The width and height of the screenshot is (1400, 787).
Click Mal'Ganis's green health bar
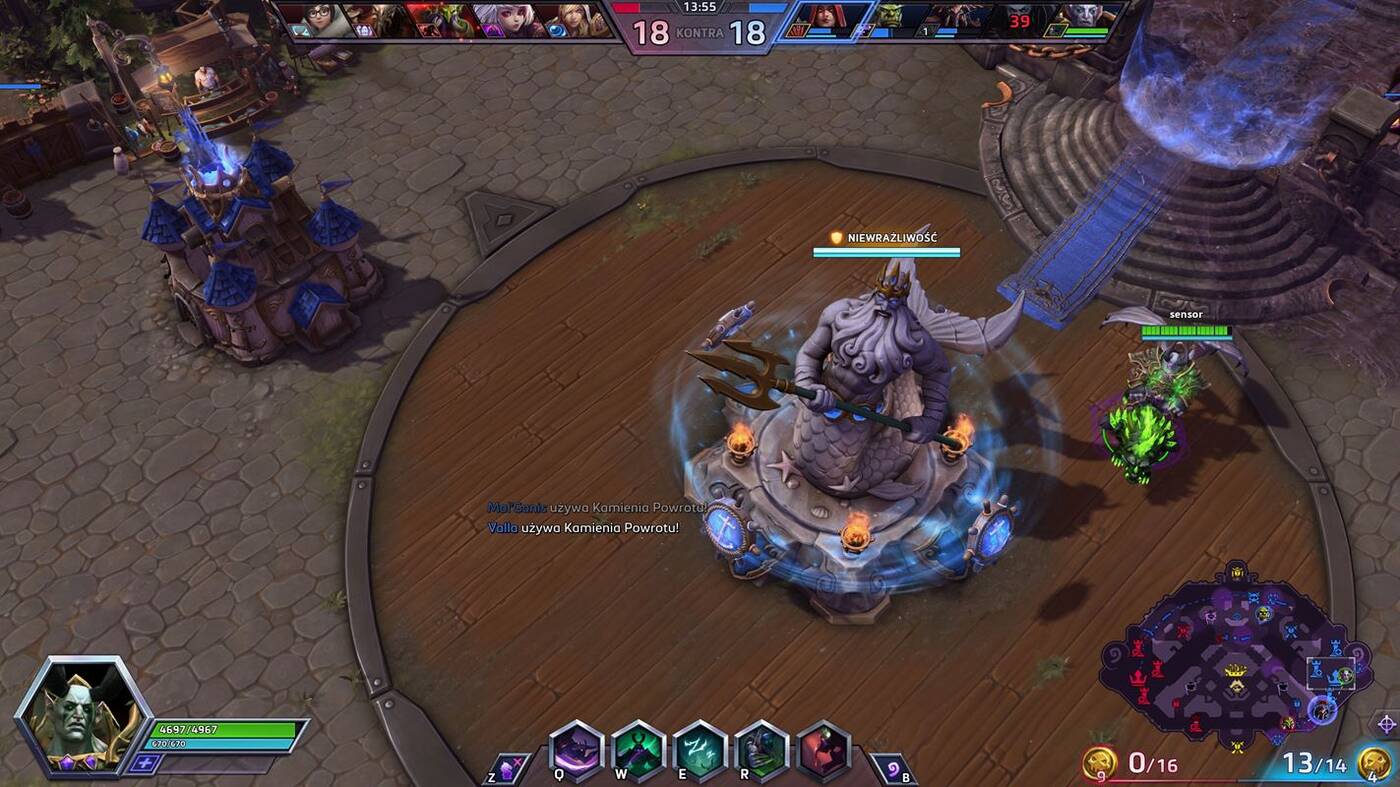pyautogui.click(x=225, y=730)
